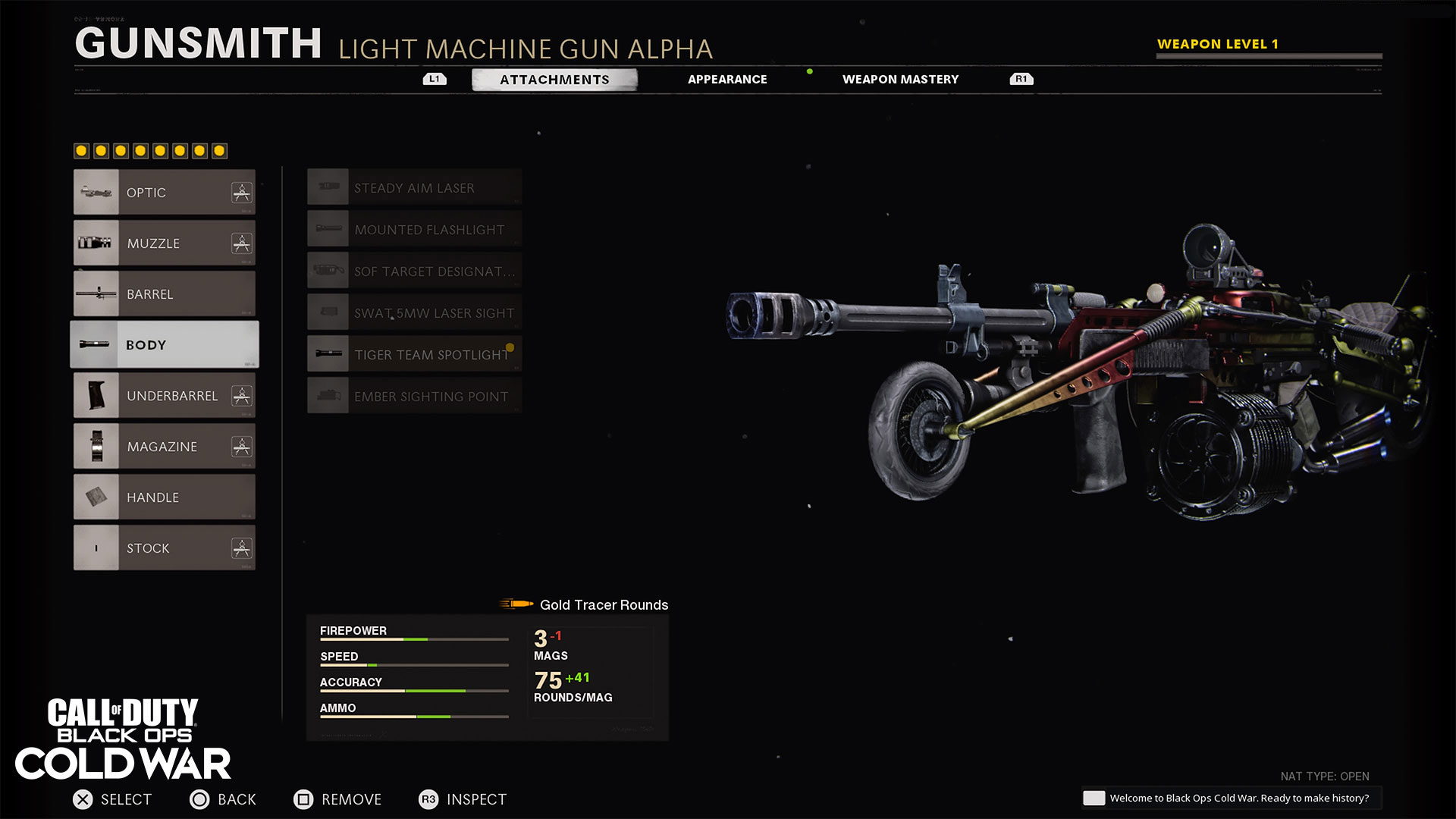Open the Stock attachment slot
The image size is (1456, 819).
pyautogui.click(x=165, y=548)
